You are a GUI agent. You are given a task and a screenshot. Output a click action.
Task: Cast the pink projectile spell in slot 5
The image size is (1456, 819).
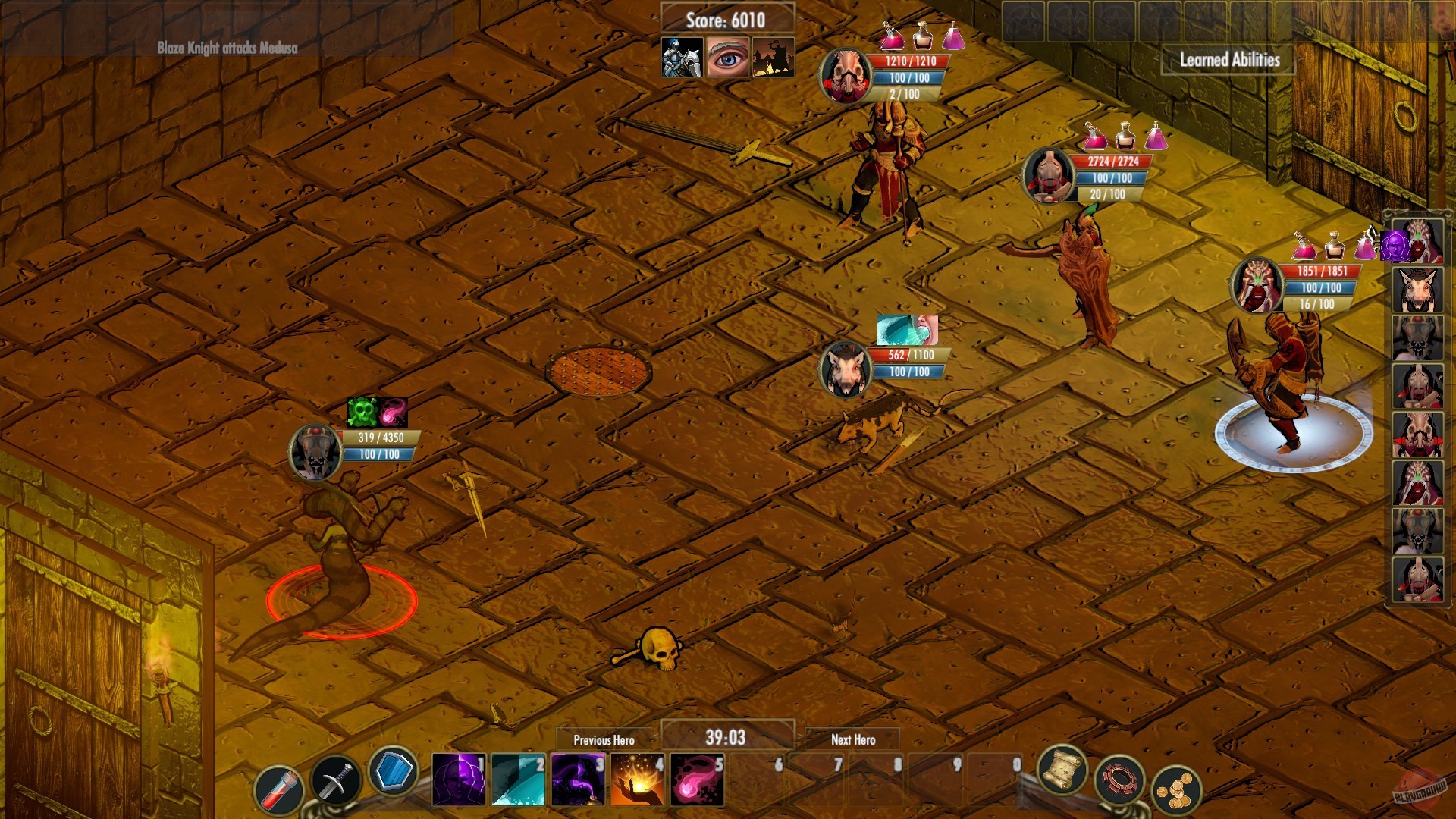697,781
